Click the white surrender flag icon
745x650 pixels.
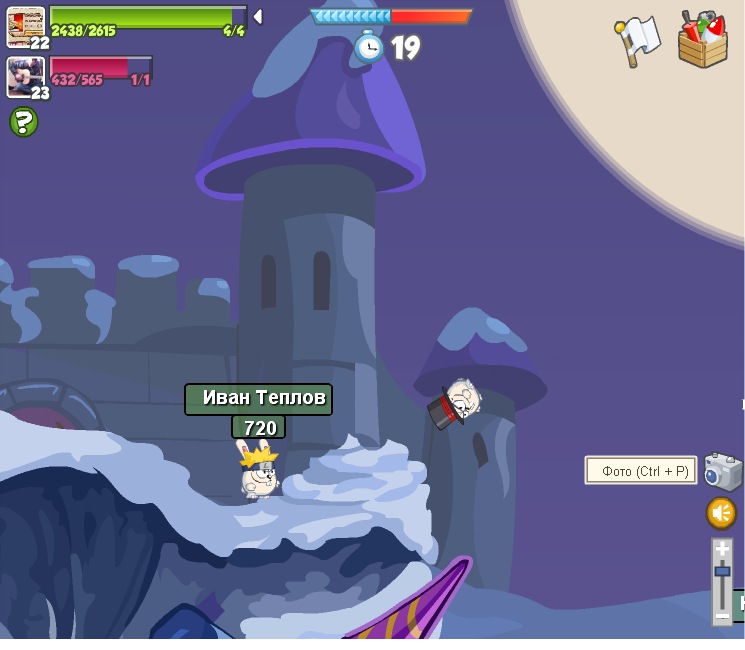[637, 39]
